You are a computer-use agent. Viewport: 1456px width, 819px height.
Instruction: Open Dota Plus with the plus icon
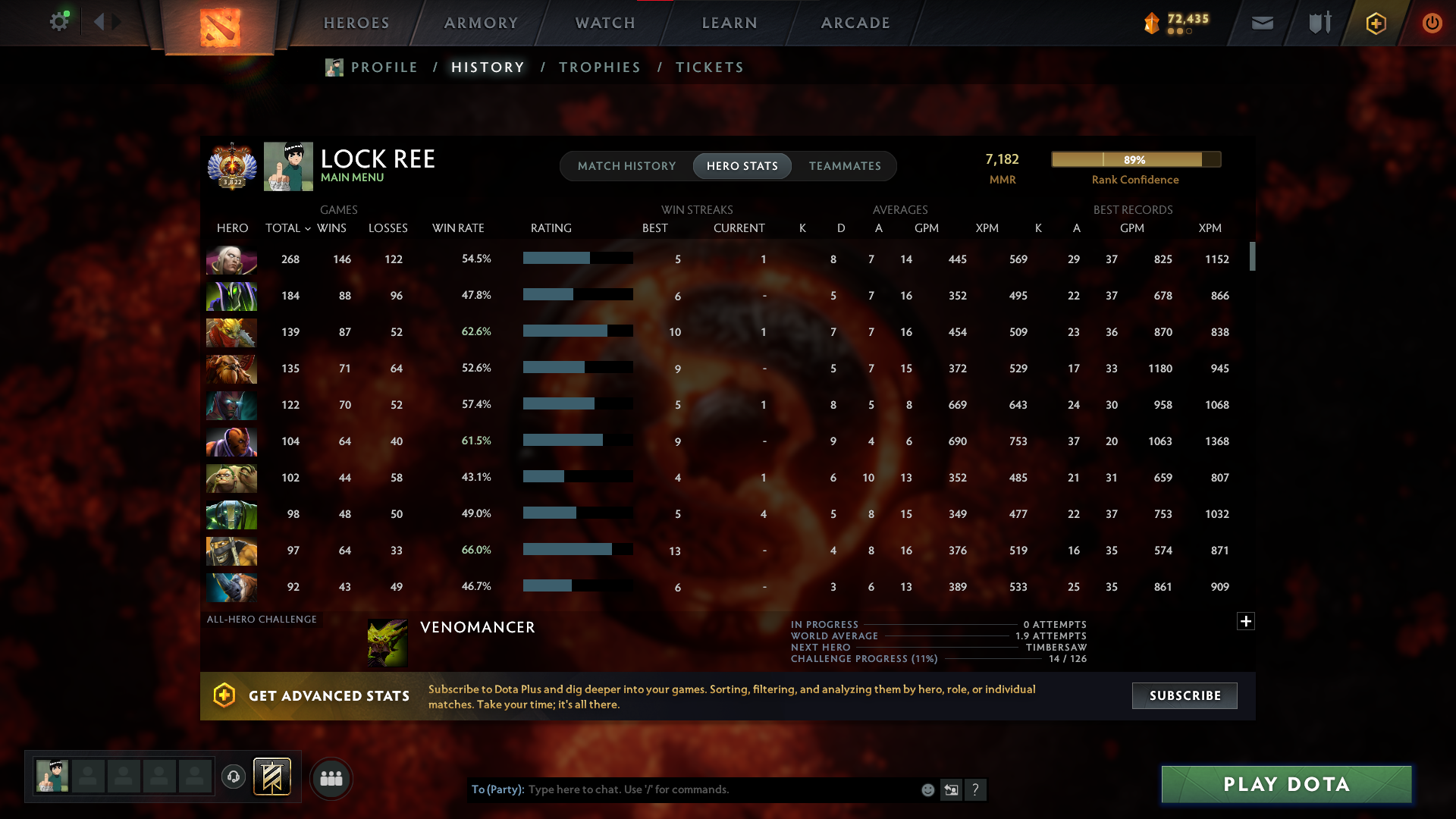[x=1375, y=23]
